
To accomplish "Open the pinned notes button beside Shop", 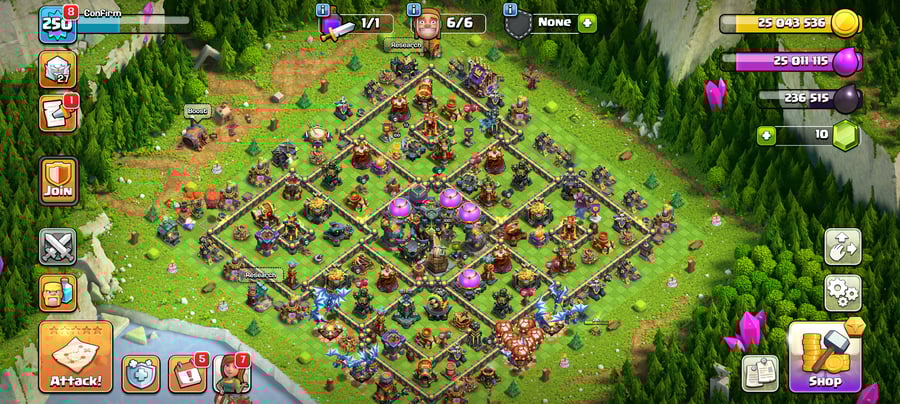I will coord(760,373).
